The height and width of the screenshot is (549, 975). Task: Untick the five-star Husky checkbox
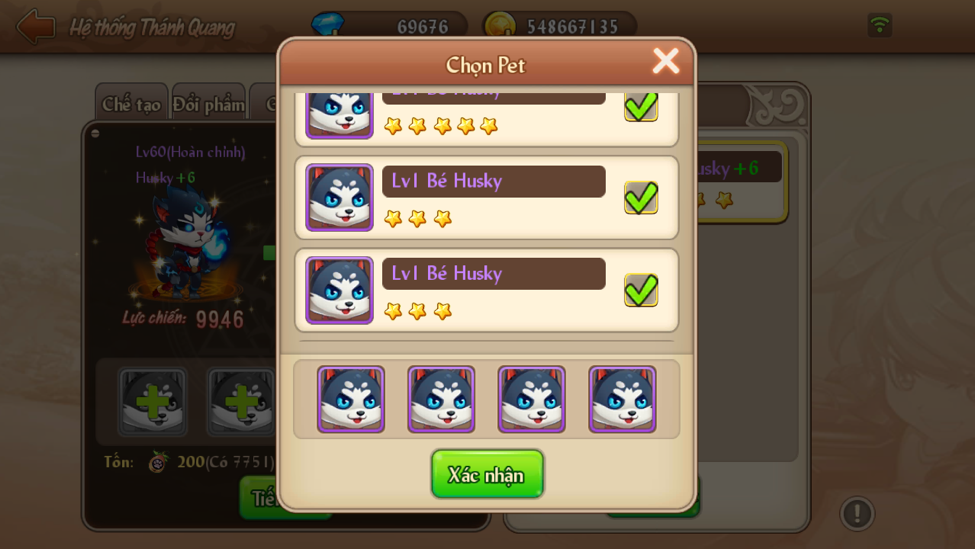click(641, 106)
